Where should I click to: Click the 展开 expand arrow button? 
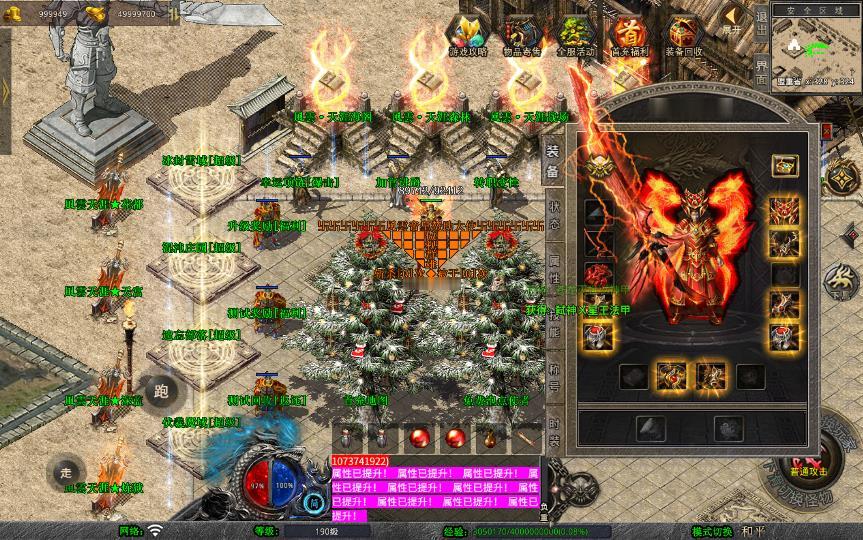734,19
